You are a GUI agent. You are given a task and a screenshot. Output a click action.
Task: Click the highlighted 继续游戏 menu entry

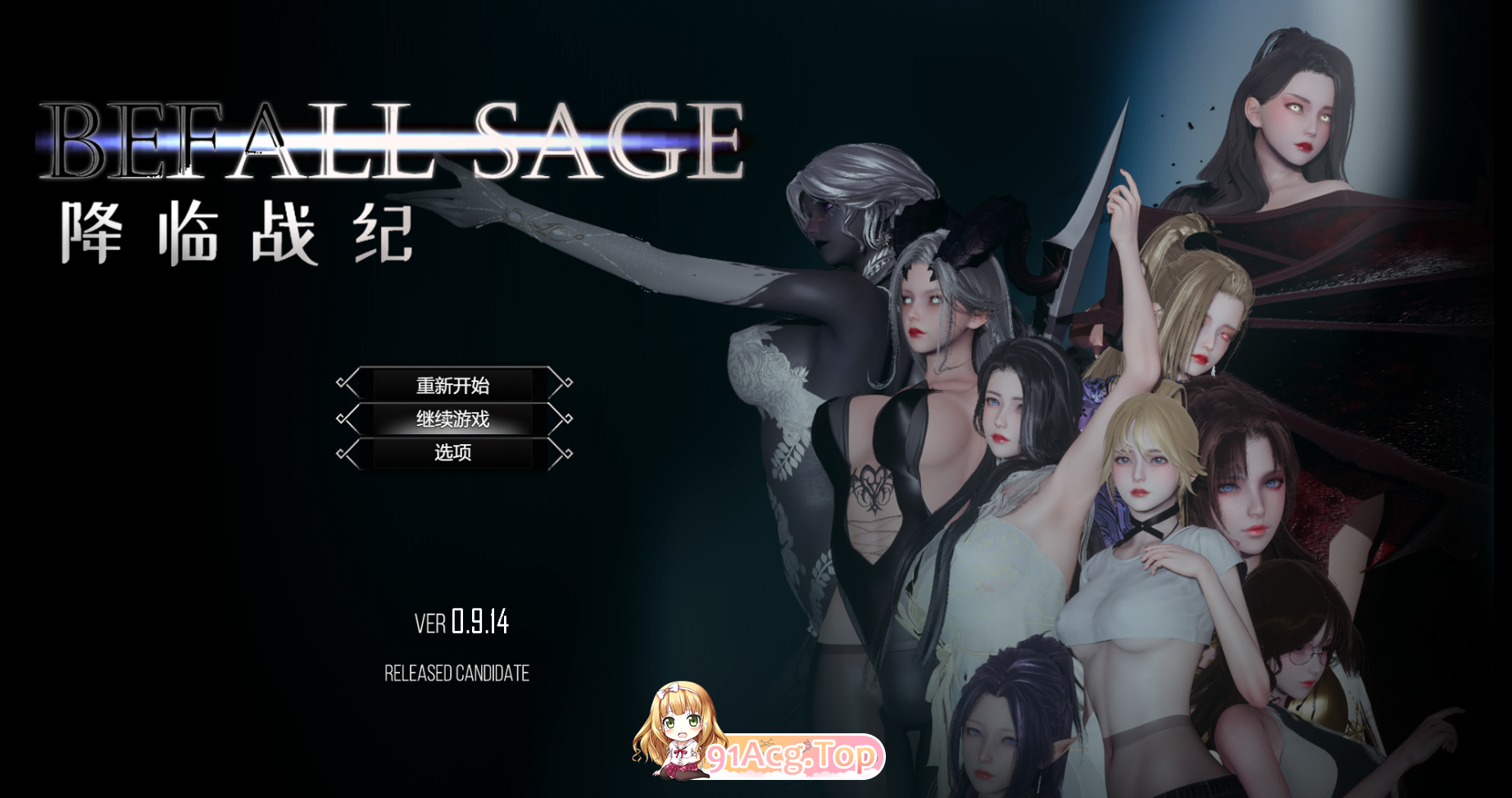452,419
